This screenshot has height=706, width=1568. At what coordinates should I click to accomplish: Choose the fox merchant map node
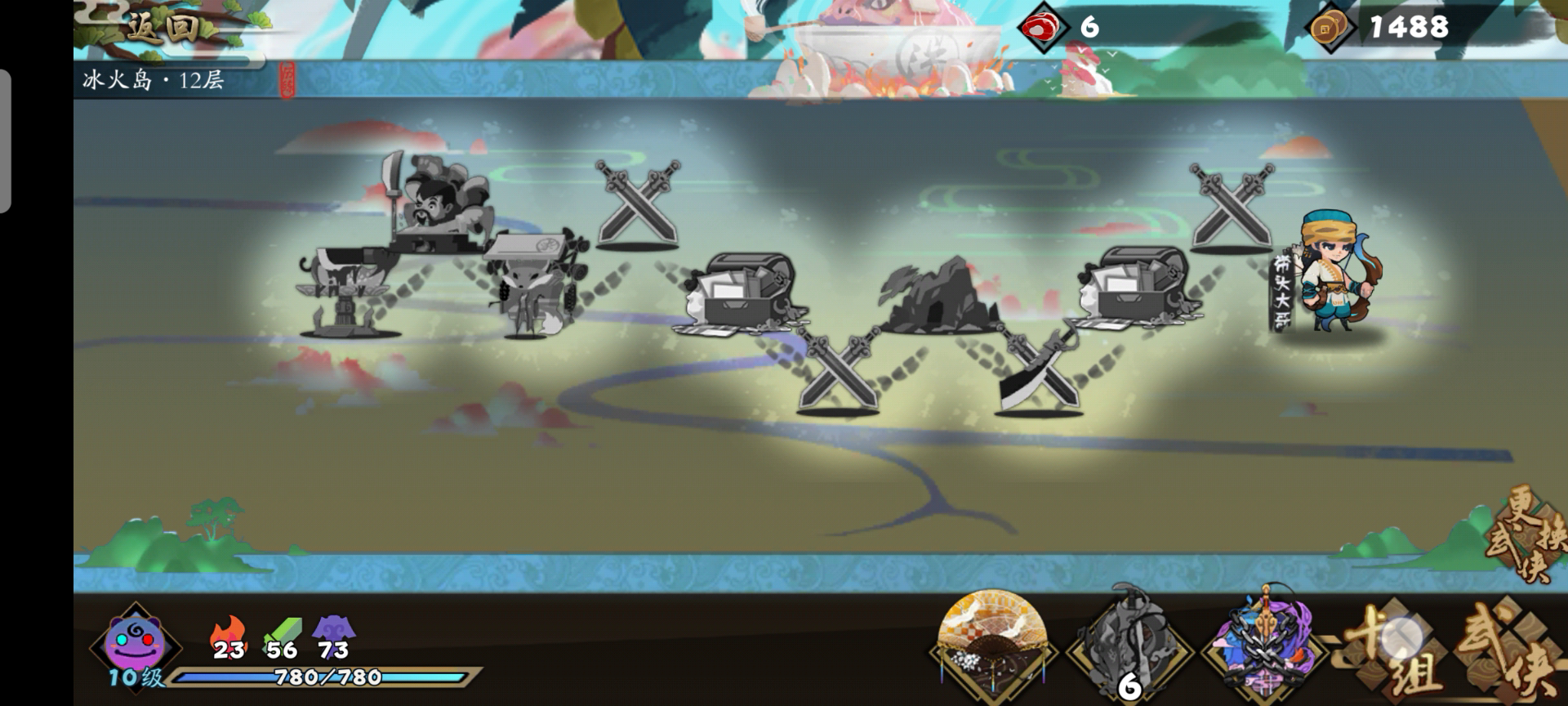pos(533,286)
